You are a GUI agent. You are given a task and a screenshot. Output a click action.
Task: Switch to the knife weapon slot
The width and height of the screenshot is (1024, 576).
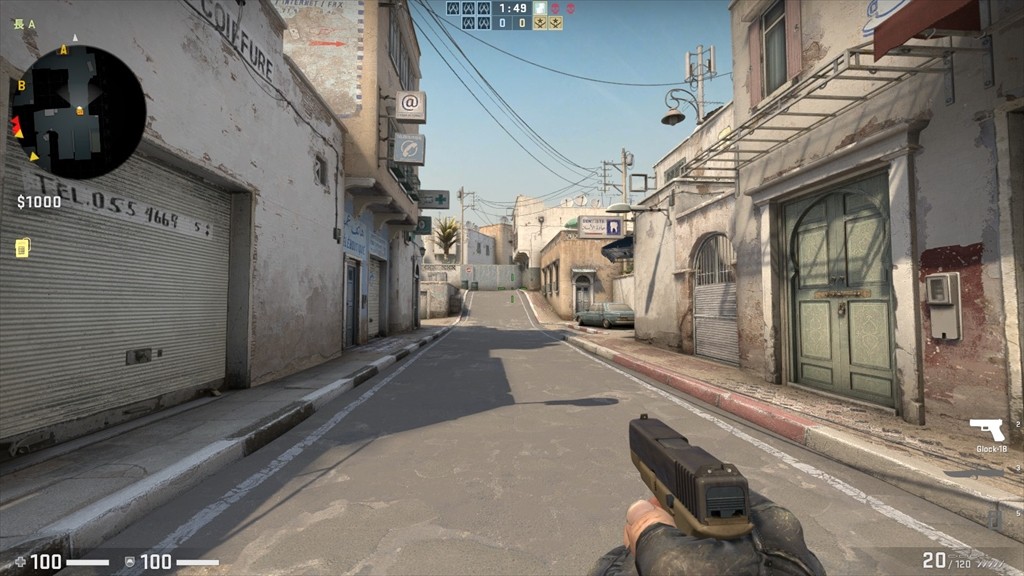974,472
